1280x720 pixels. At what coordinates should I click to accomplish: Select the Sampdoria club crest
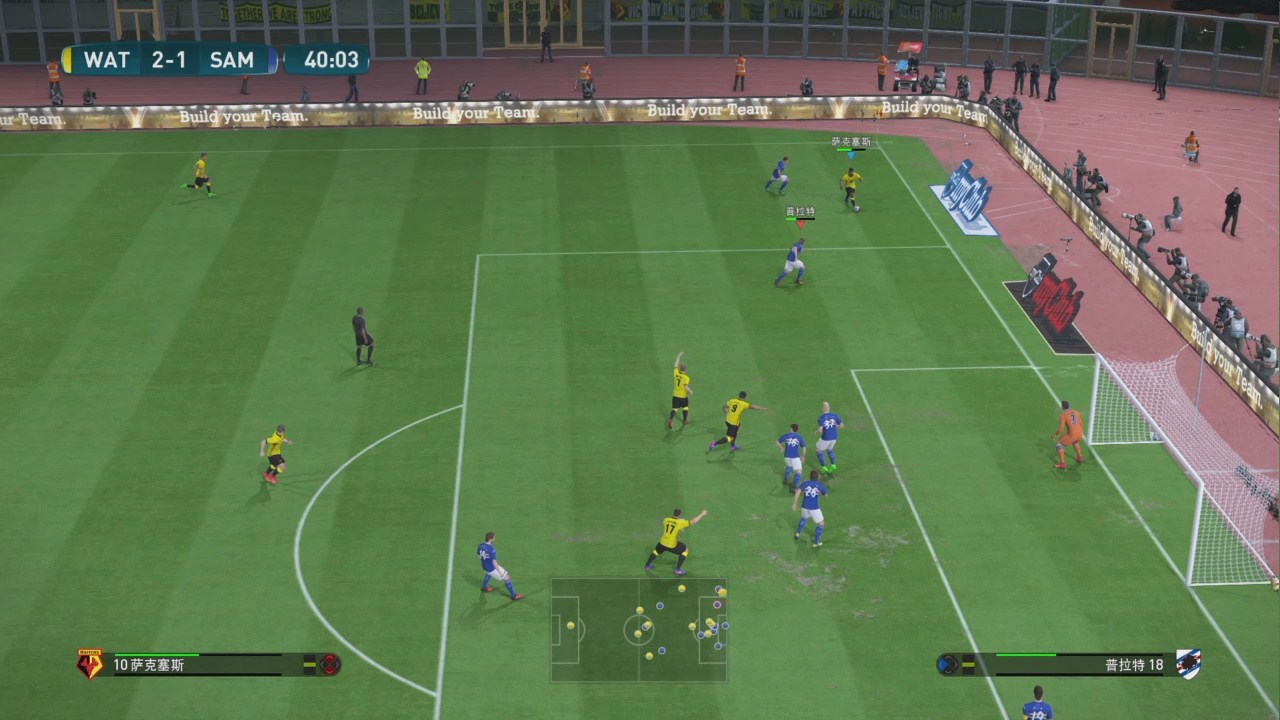point(1189,664)
